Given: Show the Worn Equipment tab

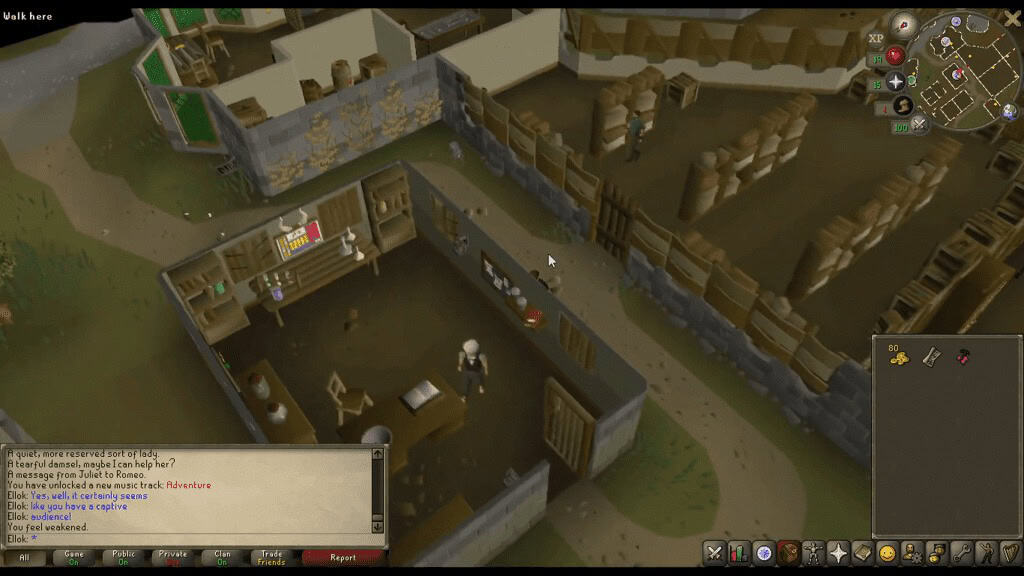Looking at the screenshot, I should pos(813,552).
